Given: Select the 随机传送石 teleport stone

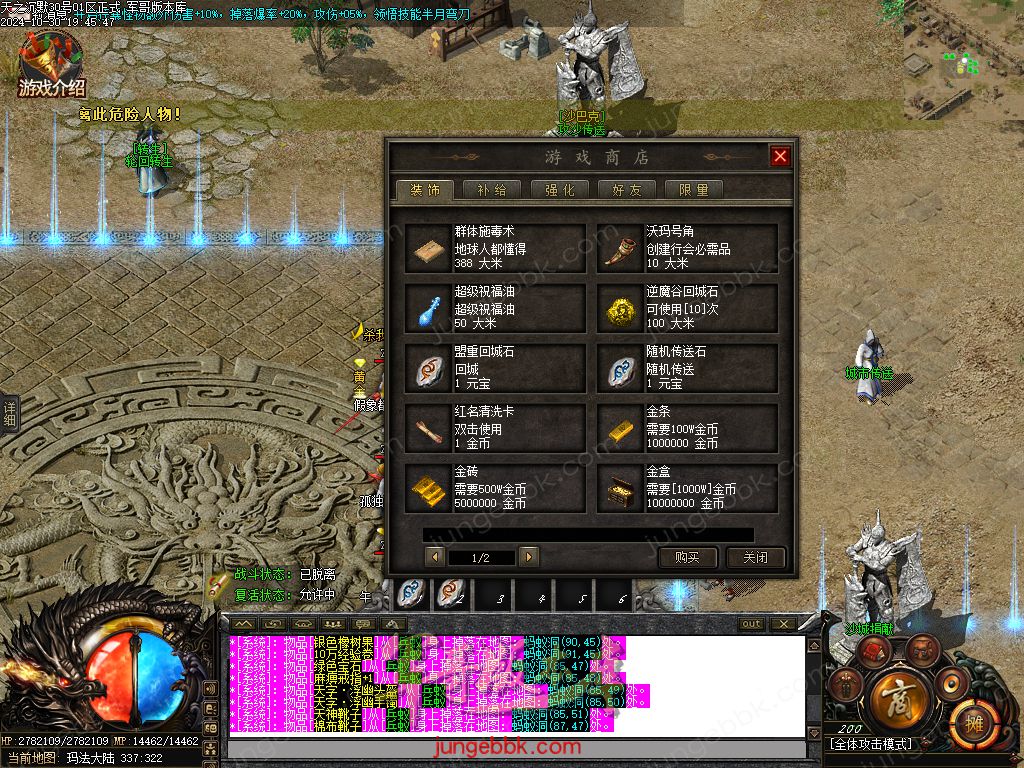Looking at the screenshot, I should click(687, 369).
